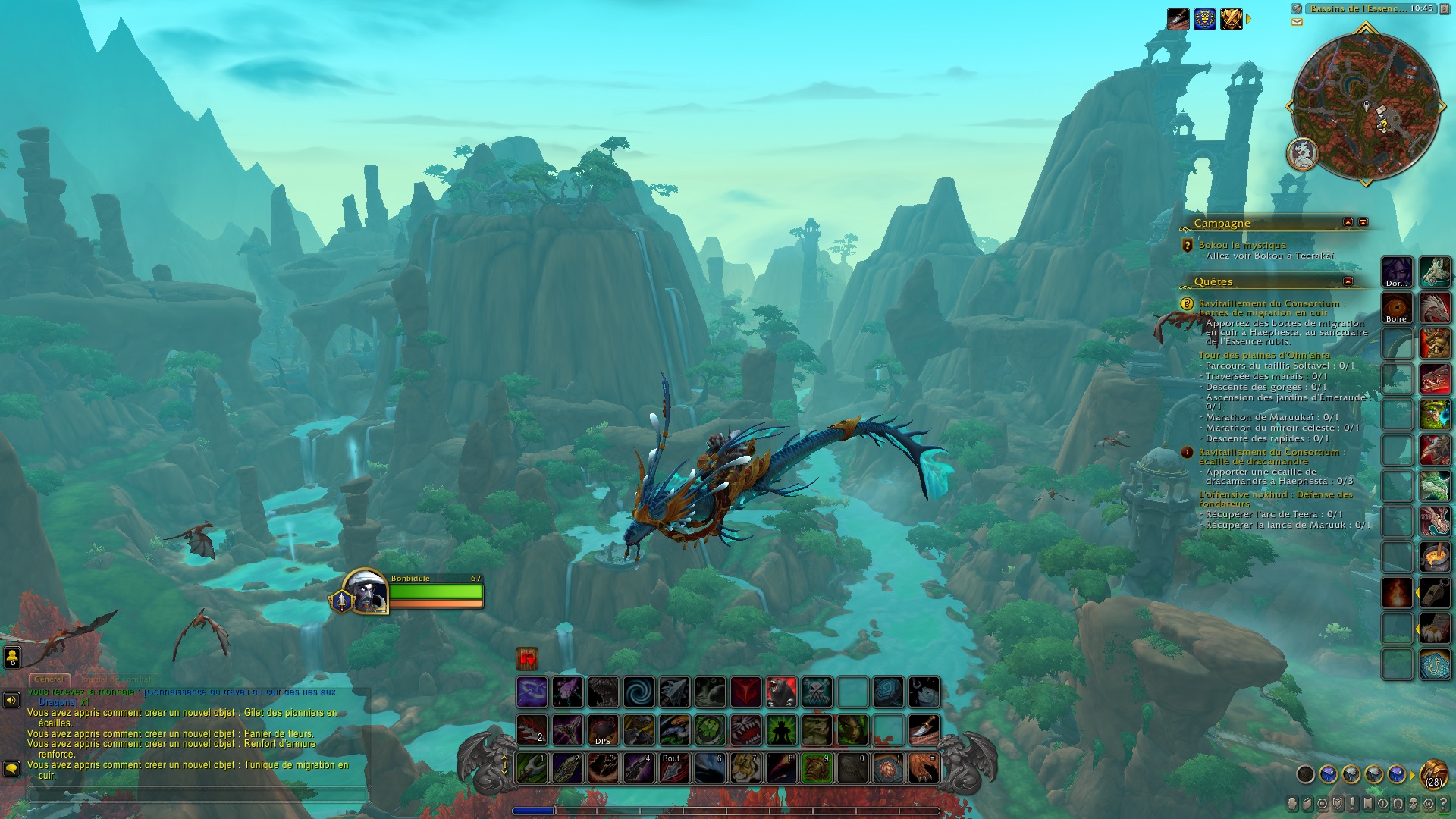Screen dimensions: 1456x819
Task: Open the character info micro menu icon
Action: [x=1291, y=805]
